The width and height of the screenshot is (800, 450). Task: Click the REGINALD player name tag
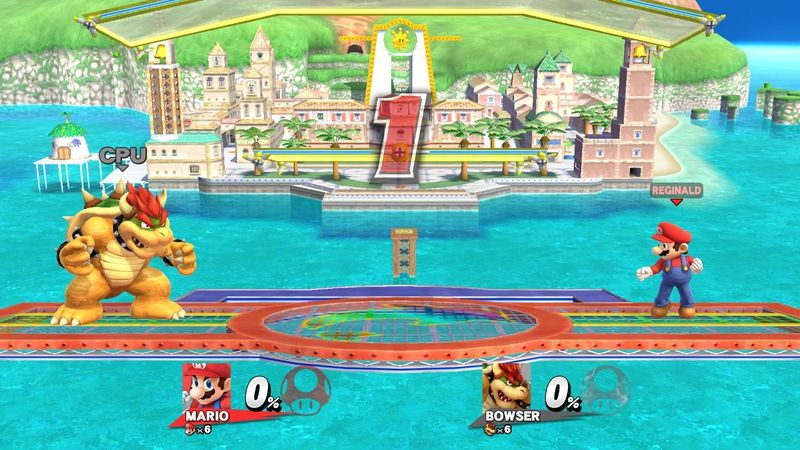[676, 187]
